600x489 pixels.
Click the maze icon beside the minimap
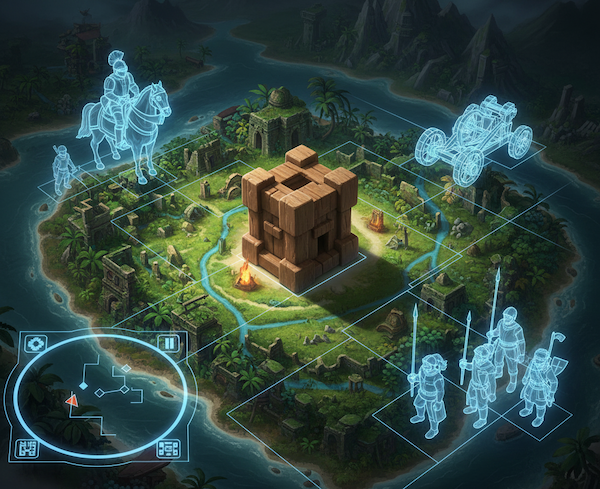point(27,447)
